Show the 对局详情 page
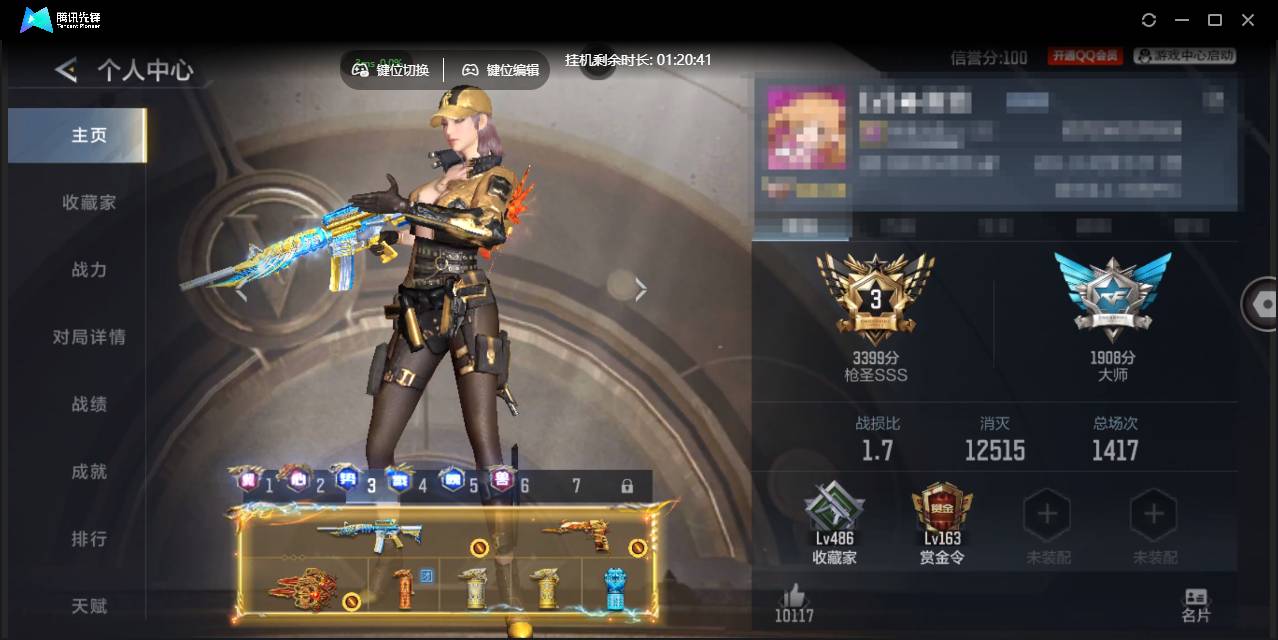This screenshot has height=640, width=1278. 88,337
